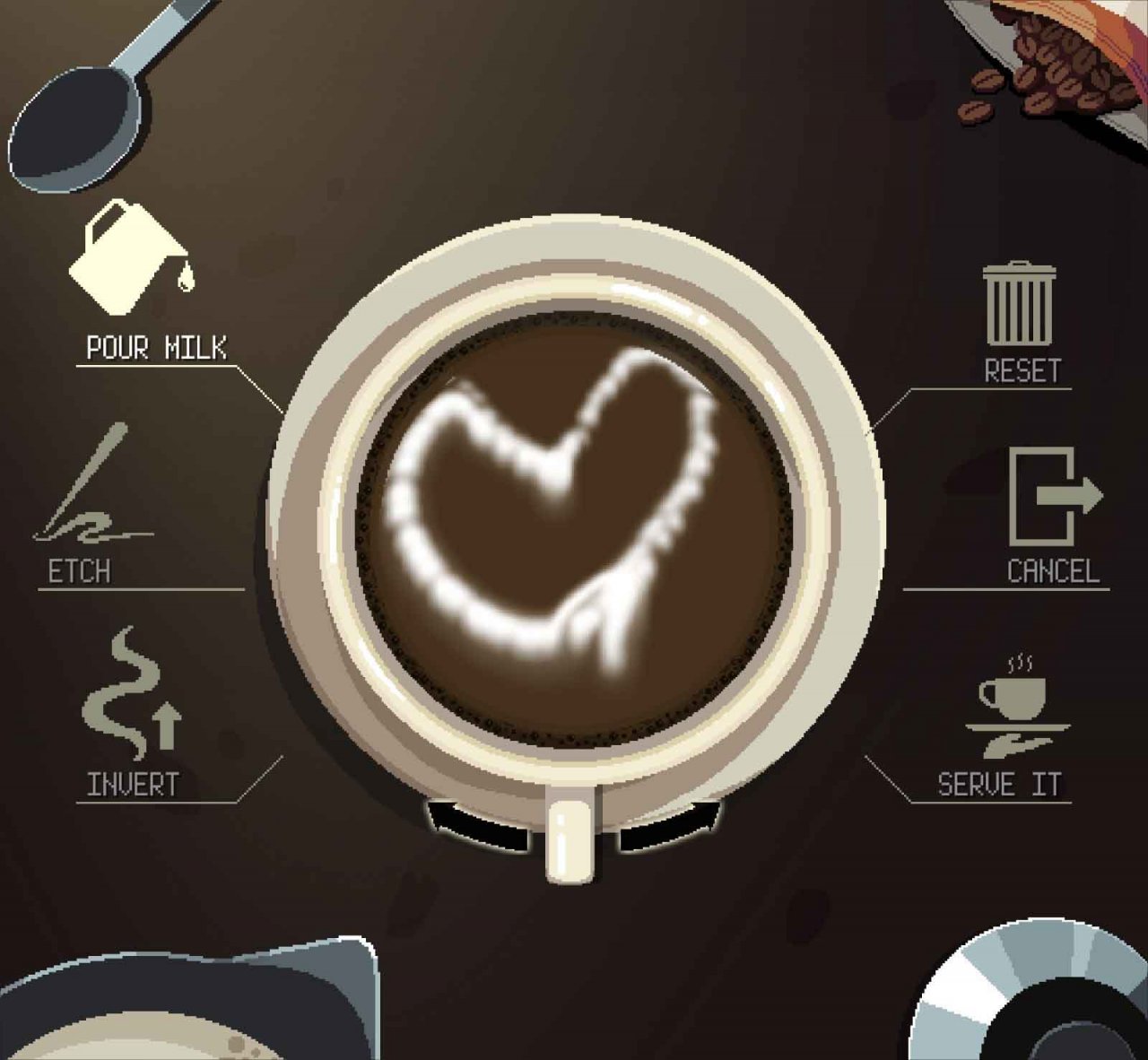The height and width of the screenshot is (1060, 1148).
Task: Click the ETCH text label
Action: tap(77, 569)
